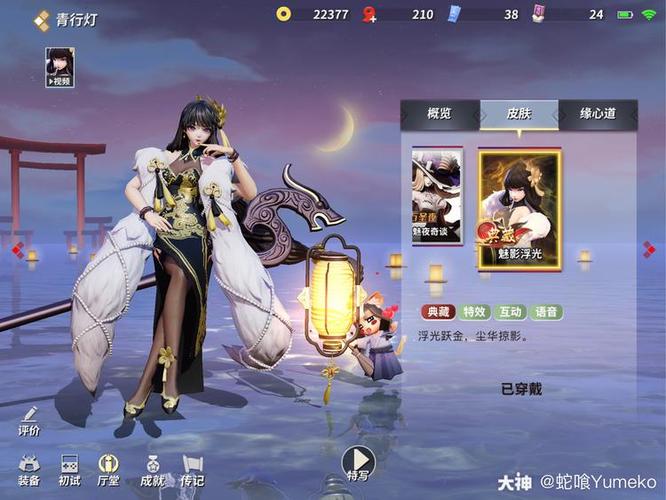Viewport: 666px width, 500px height.
Task: View the 成就 achievements medal
Action: [152, 469]
